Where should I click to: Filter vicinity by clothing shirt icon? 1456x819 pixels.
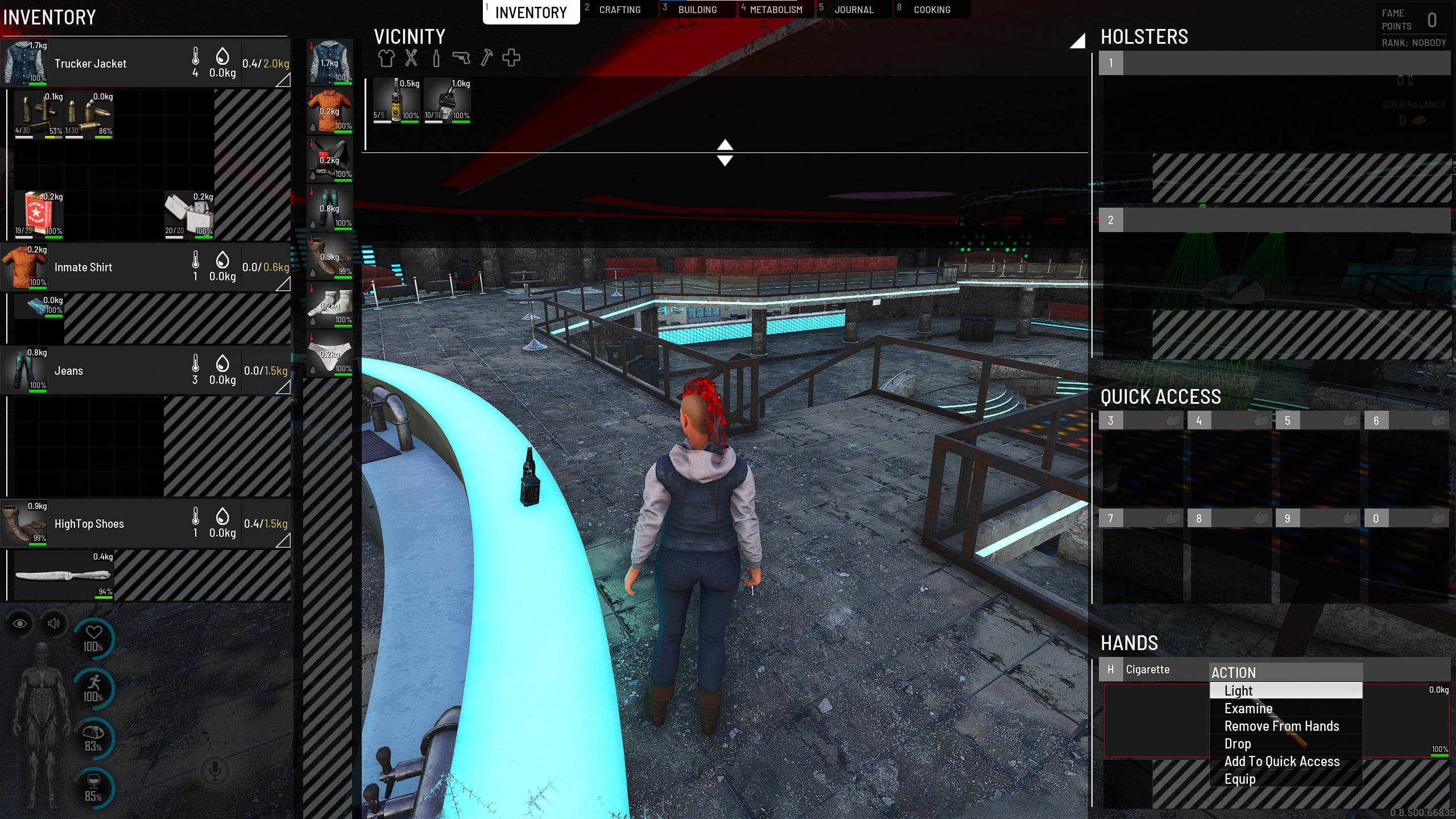coord(386,58)
